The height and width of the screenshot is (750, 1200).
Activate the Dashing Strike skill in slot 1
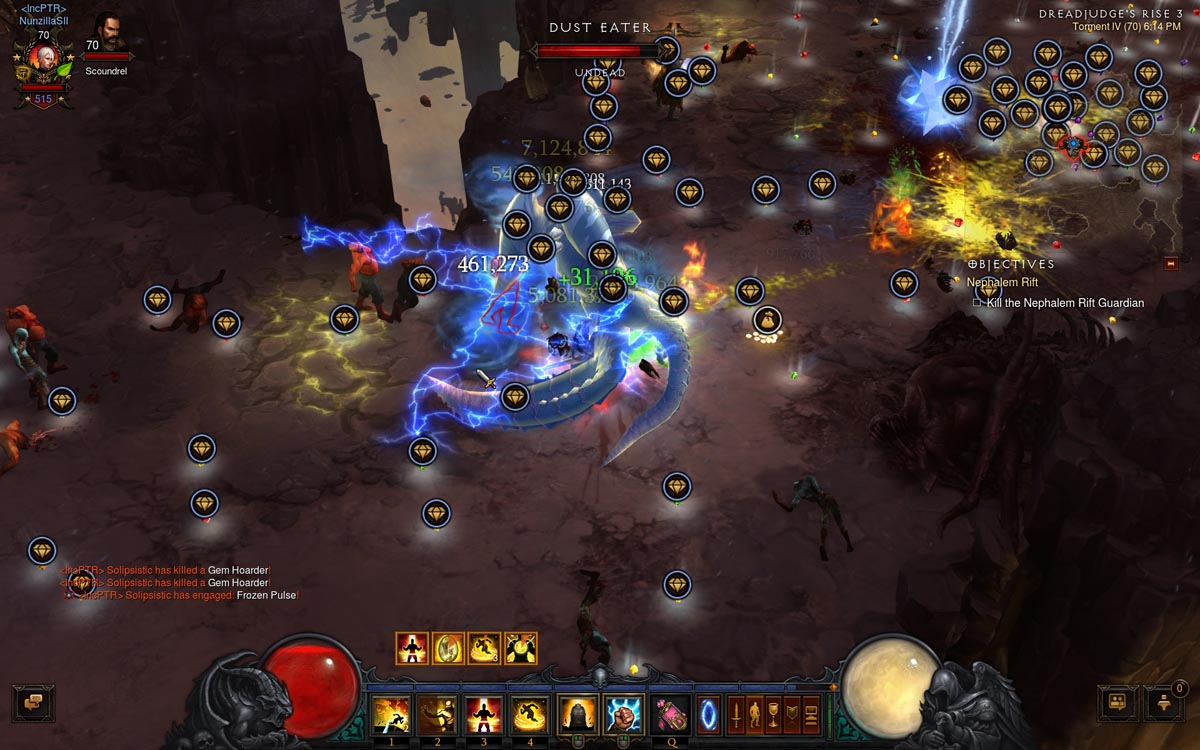click(x=391, y=715)
